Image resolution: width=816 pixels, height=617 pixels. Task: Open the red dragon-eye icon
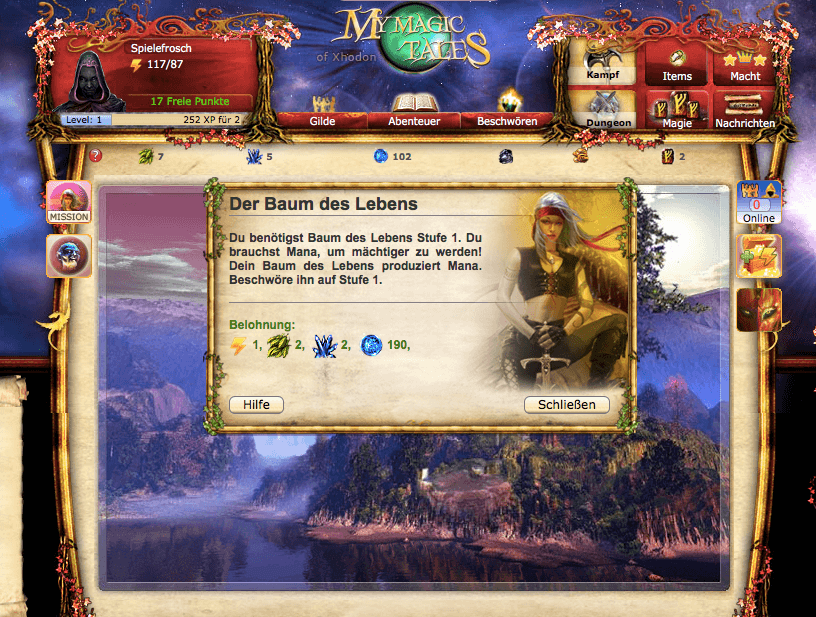point(759,310)
